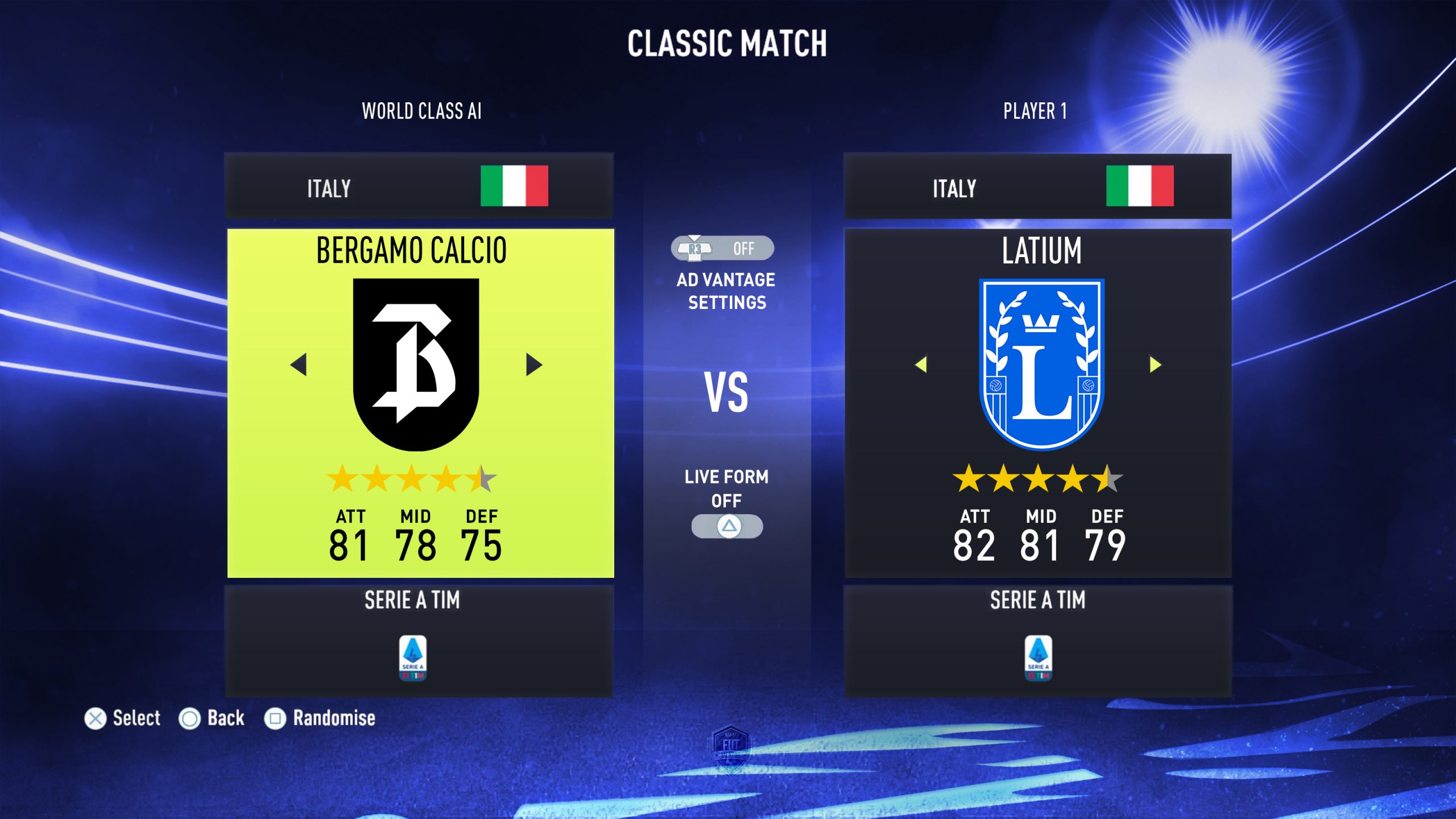Toggle Live Form on
1456x819 pixels.
(x=727, y=526)
